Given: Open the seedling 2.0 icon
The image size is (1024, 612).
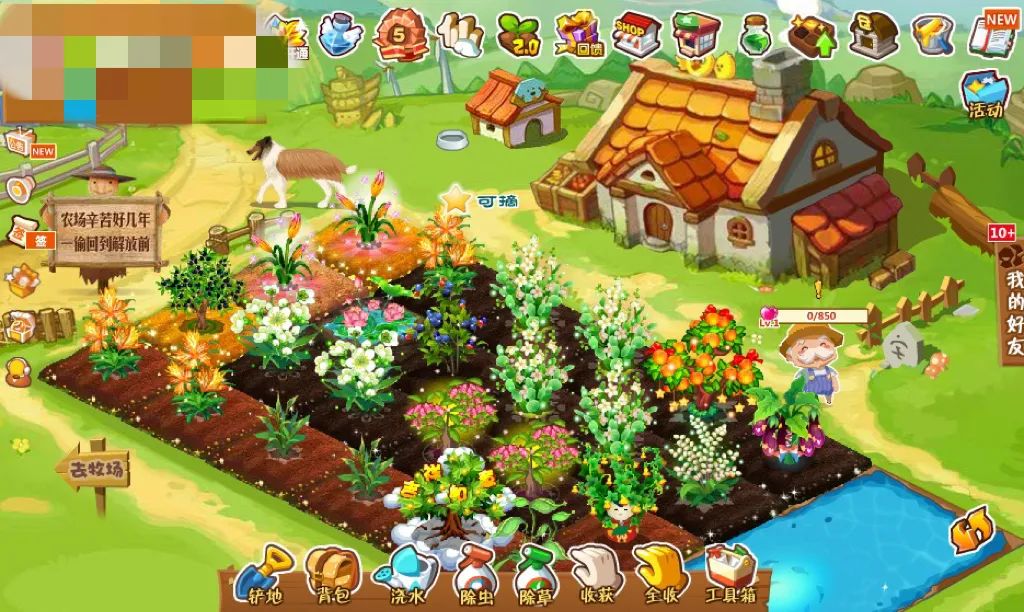Looking at the screenshot, I should (x=518, y=36).
